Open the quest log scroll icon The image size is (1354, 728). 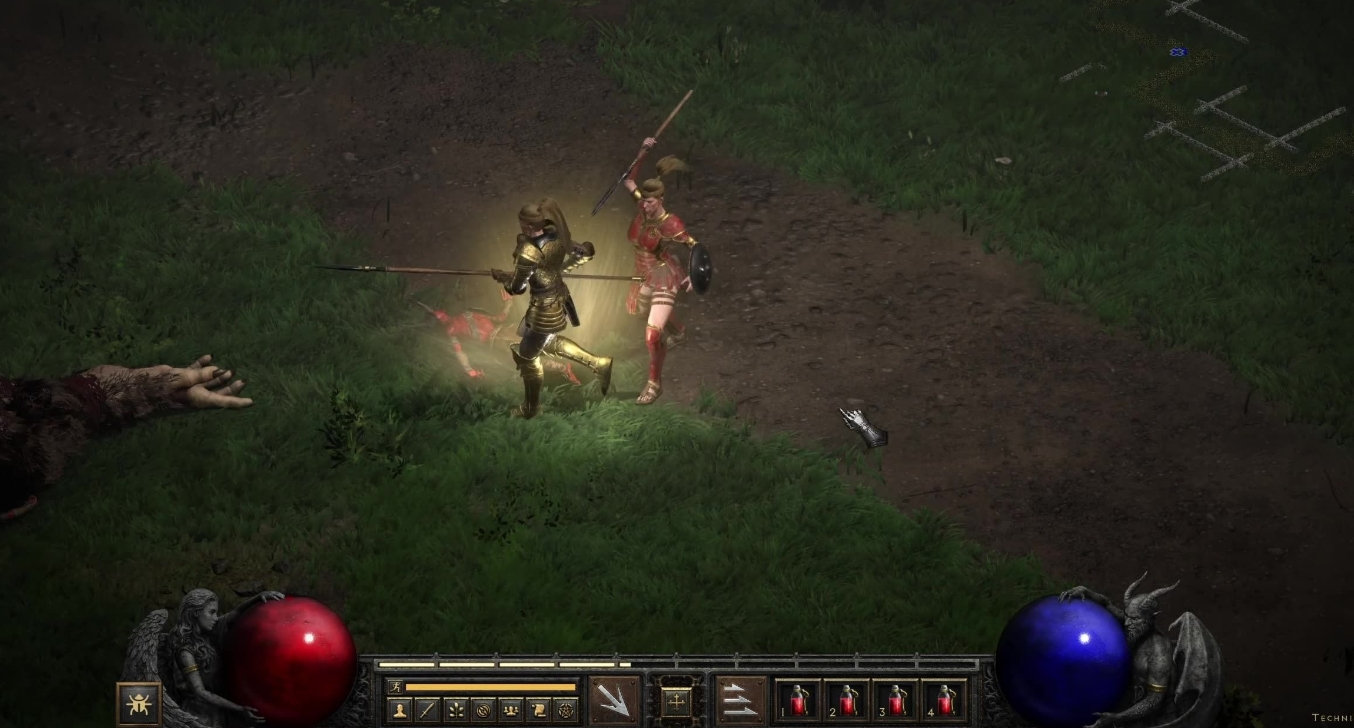tap(538, 710)
